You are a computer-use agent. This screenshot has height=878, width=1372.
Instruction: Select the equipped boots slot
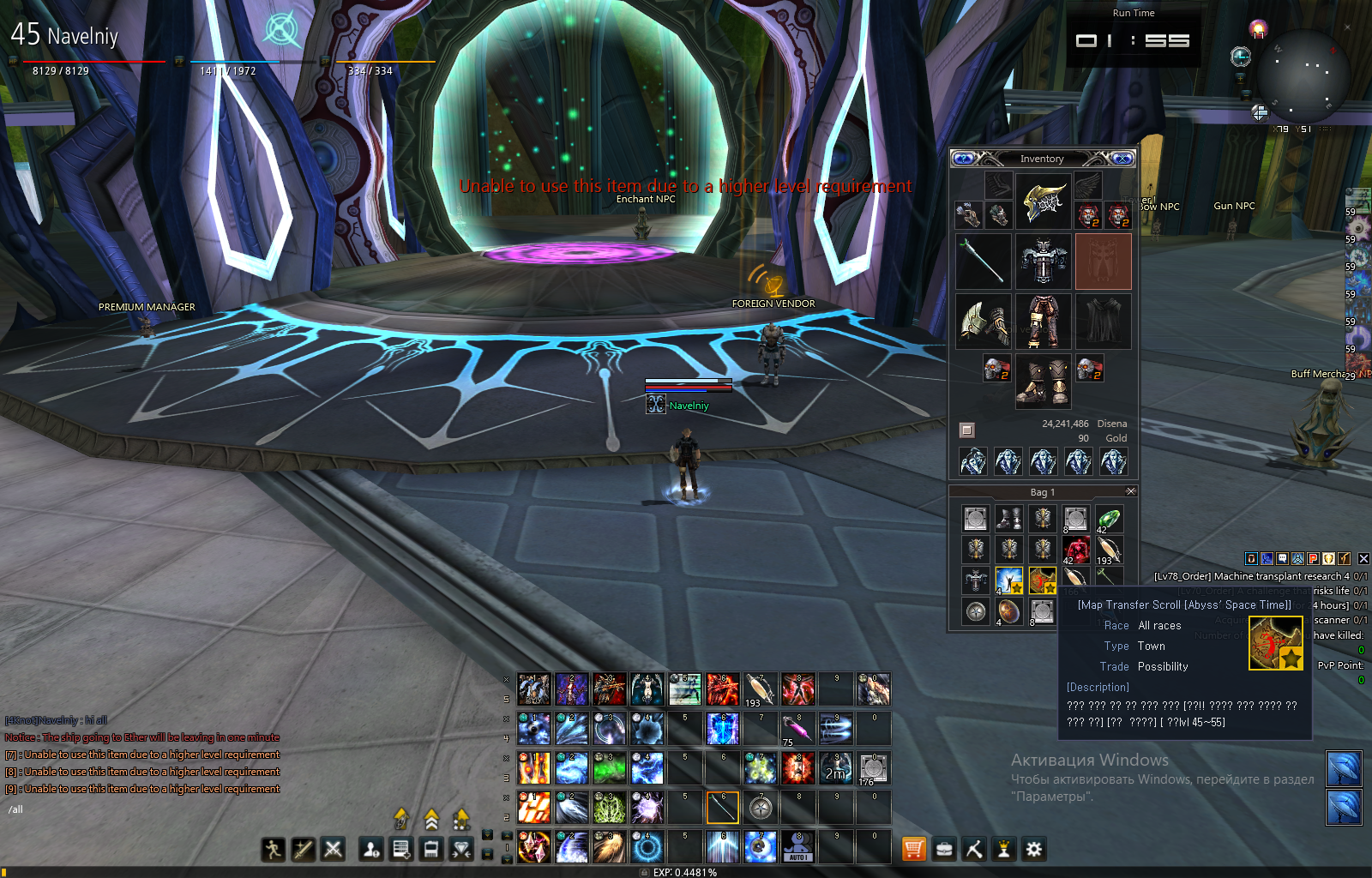1043,382
